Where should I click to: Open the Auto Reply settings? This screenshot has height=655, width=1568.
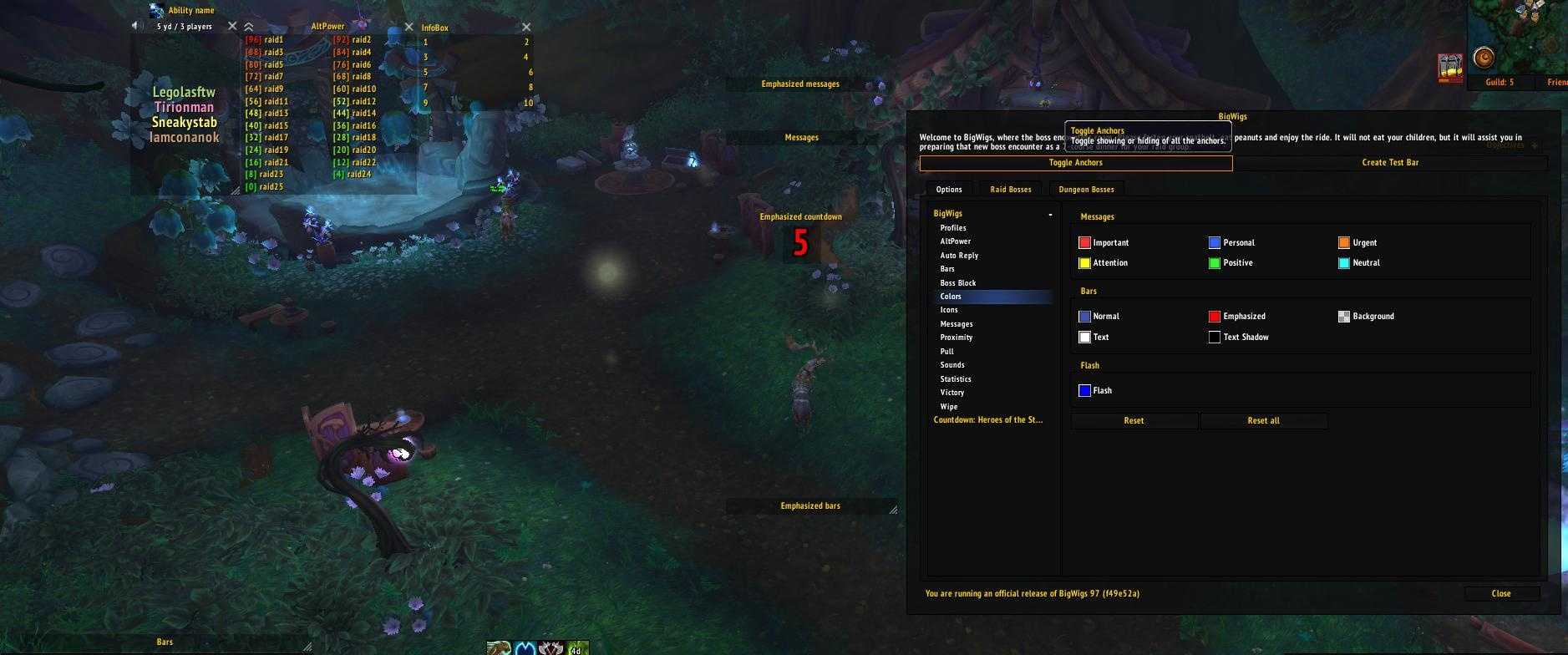[959, 256]
